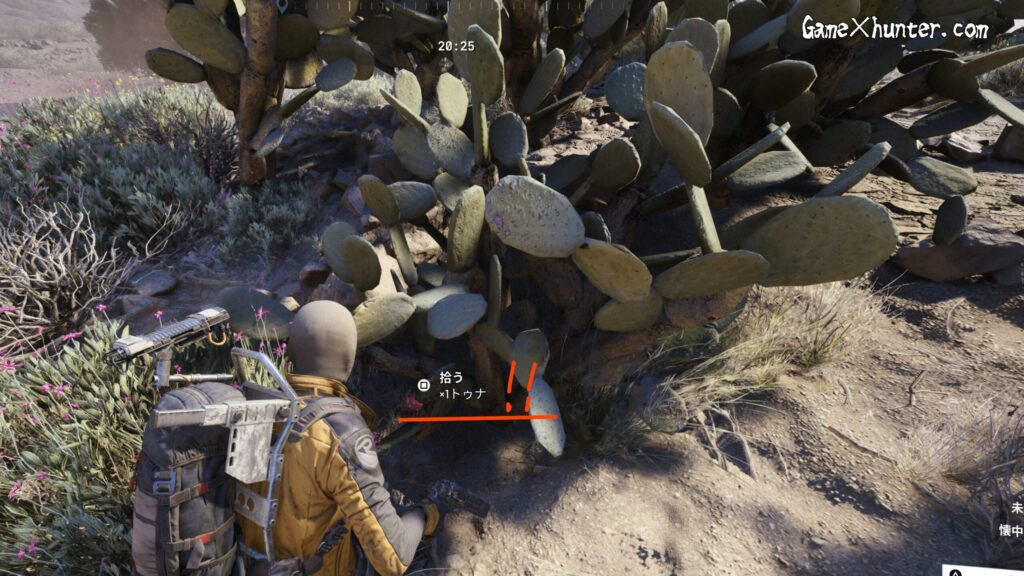Click the blue waypoint marker on the compass

(282, 5)
